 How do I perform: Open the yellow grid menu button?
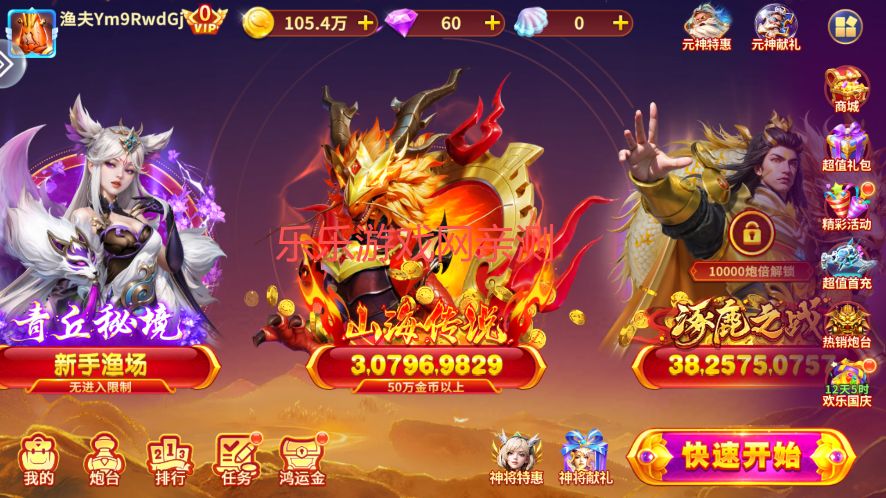point(845,26)
